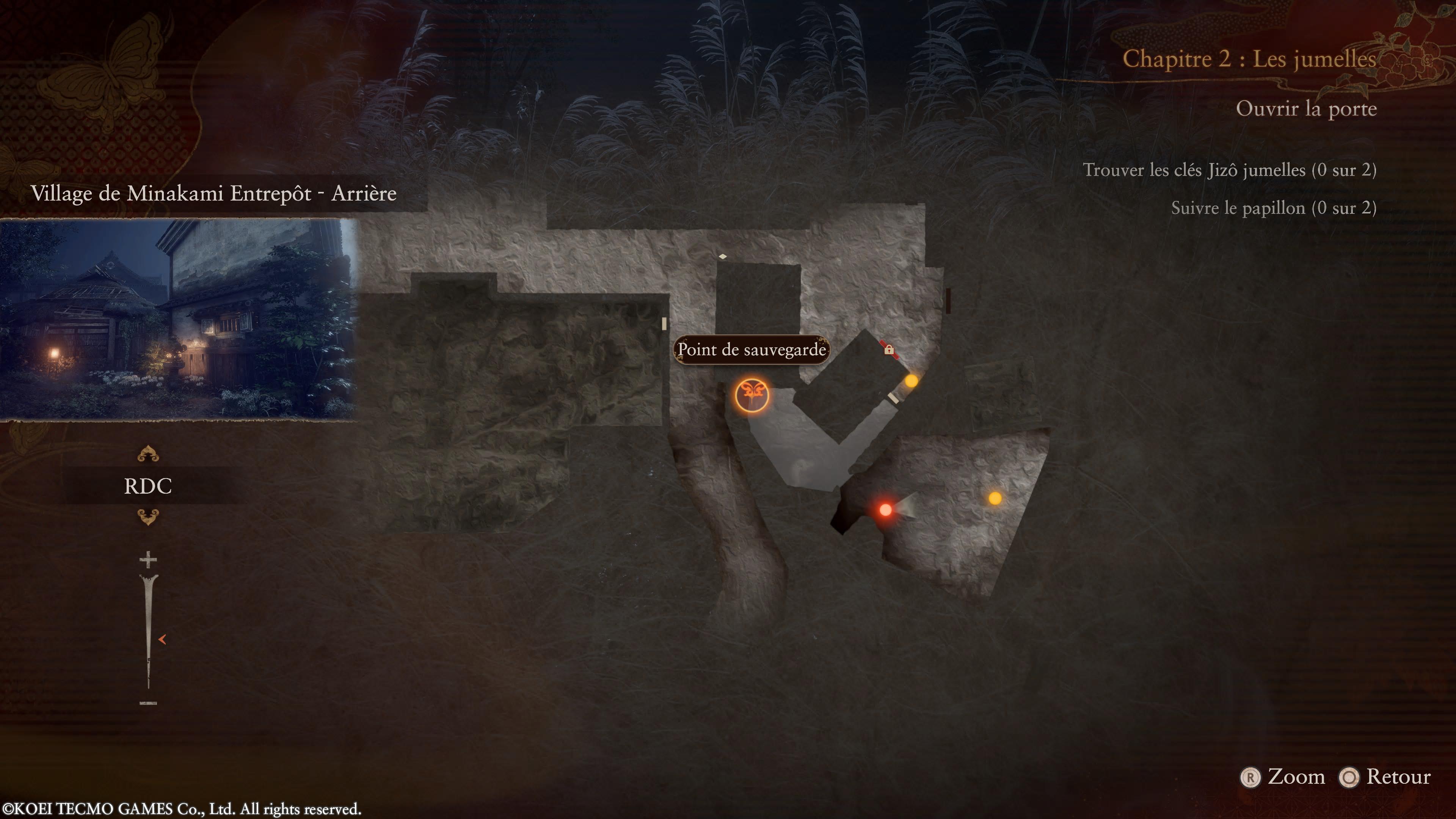Open the Minakami warehouse location thumbnail
This screenshot has width=1456, height=819.
coord(179,319)
